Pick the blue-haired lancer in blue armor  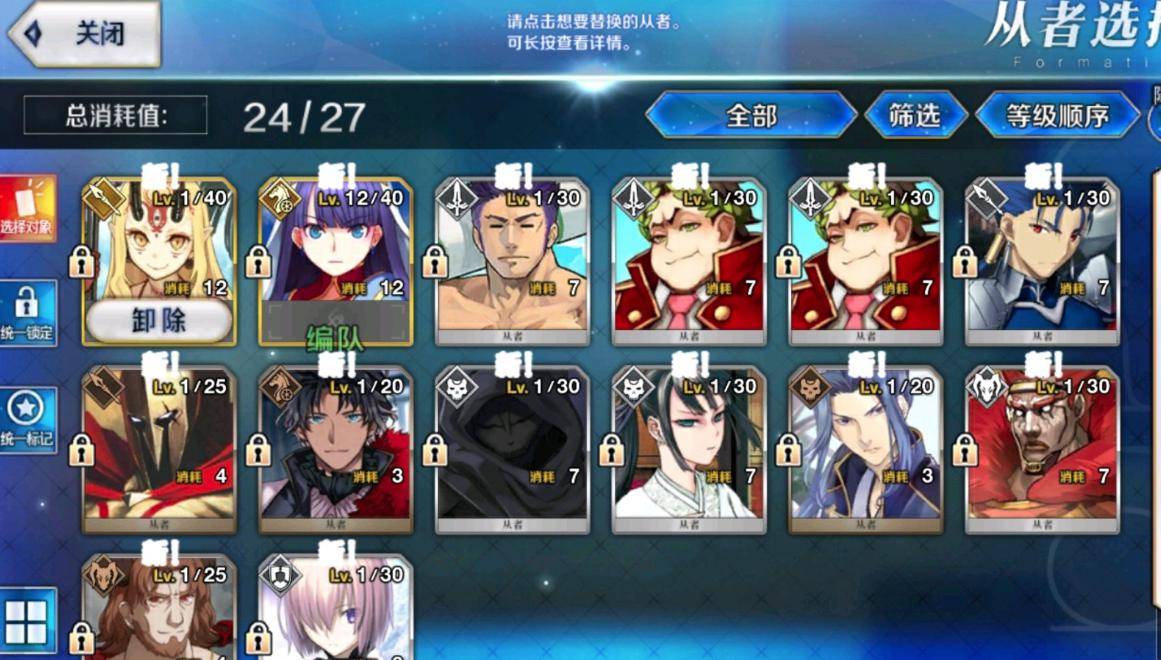[x=1042, y=260]
